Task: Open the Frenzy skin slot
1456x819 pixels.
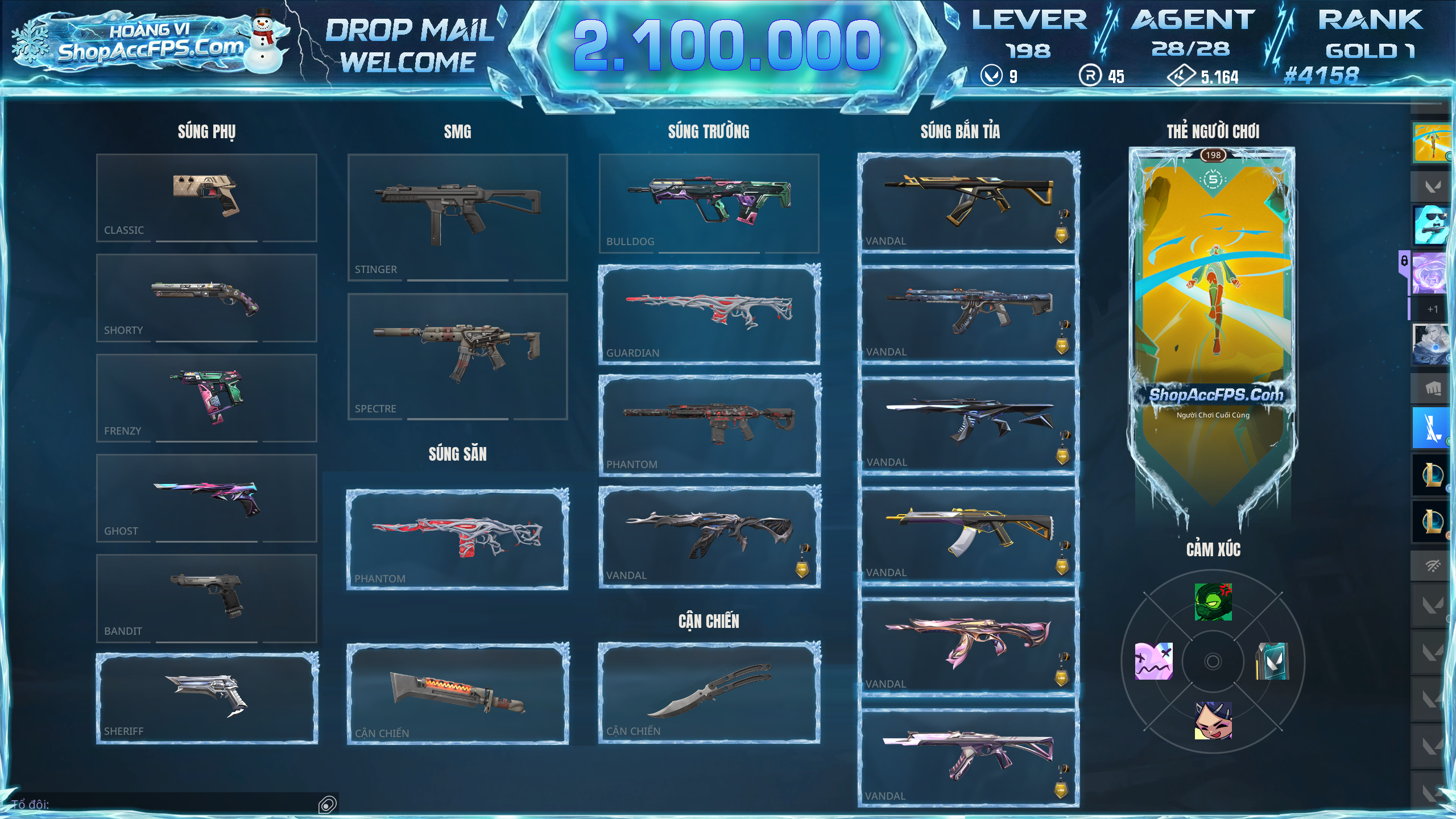Action: [206, 398]
